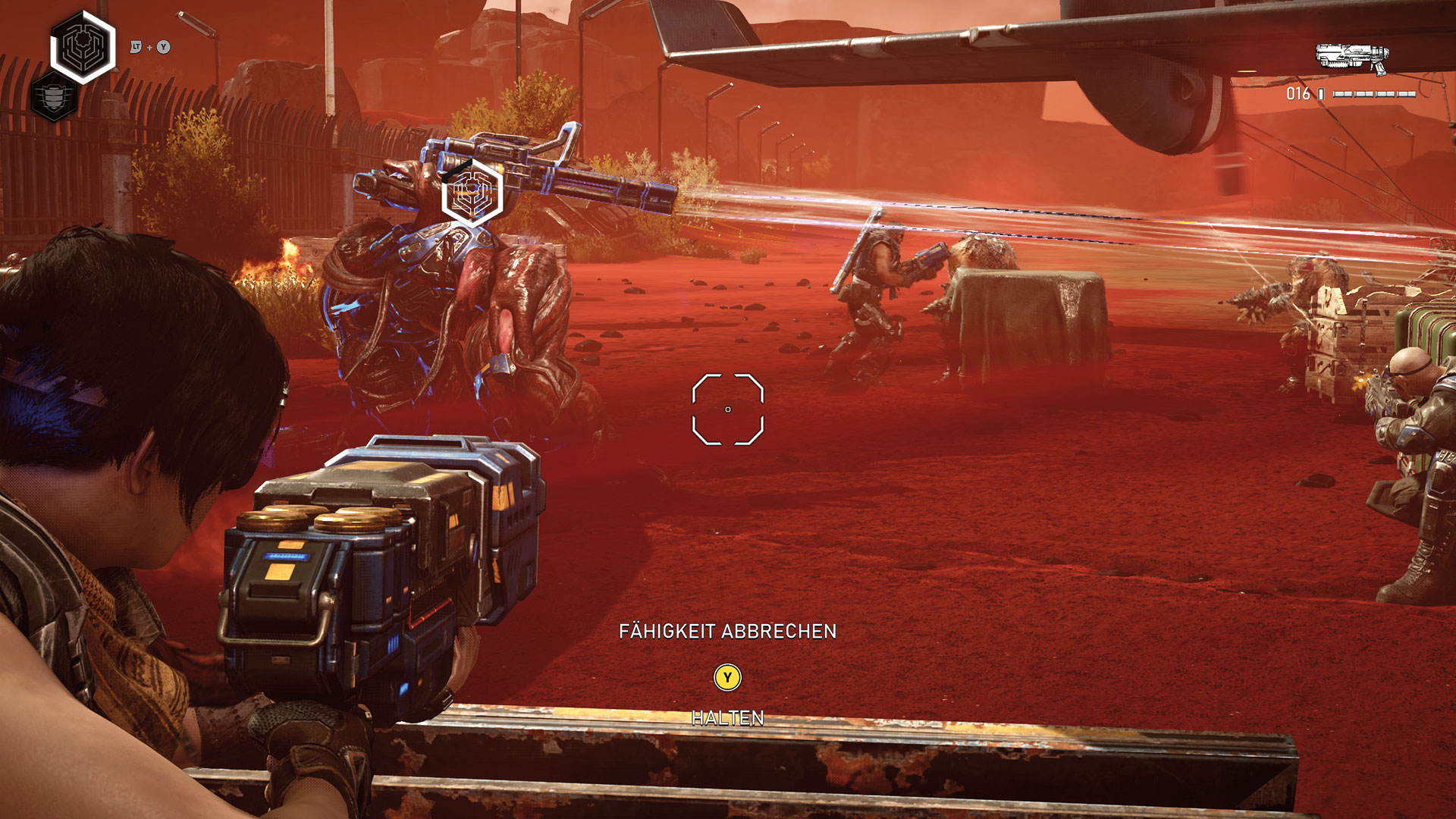Select the small dark hexagon ability icon
Screen dimensions: 1456x819
tap(54, 98)
